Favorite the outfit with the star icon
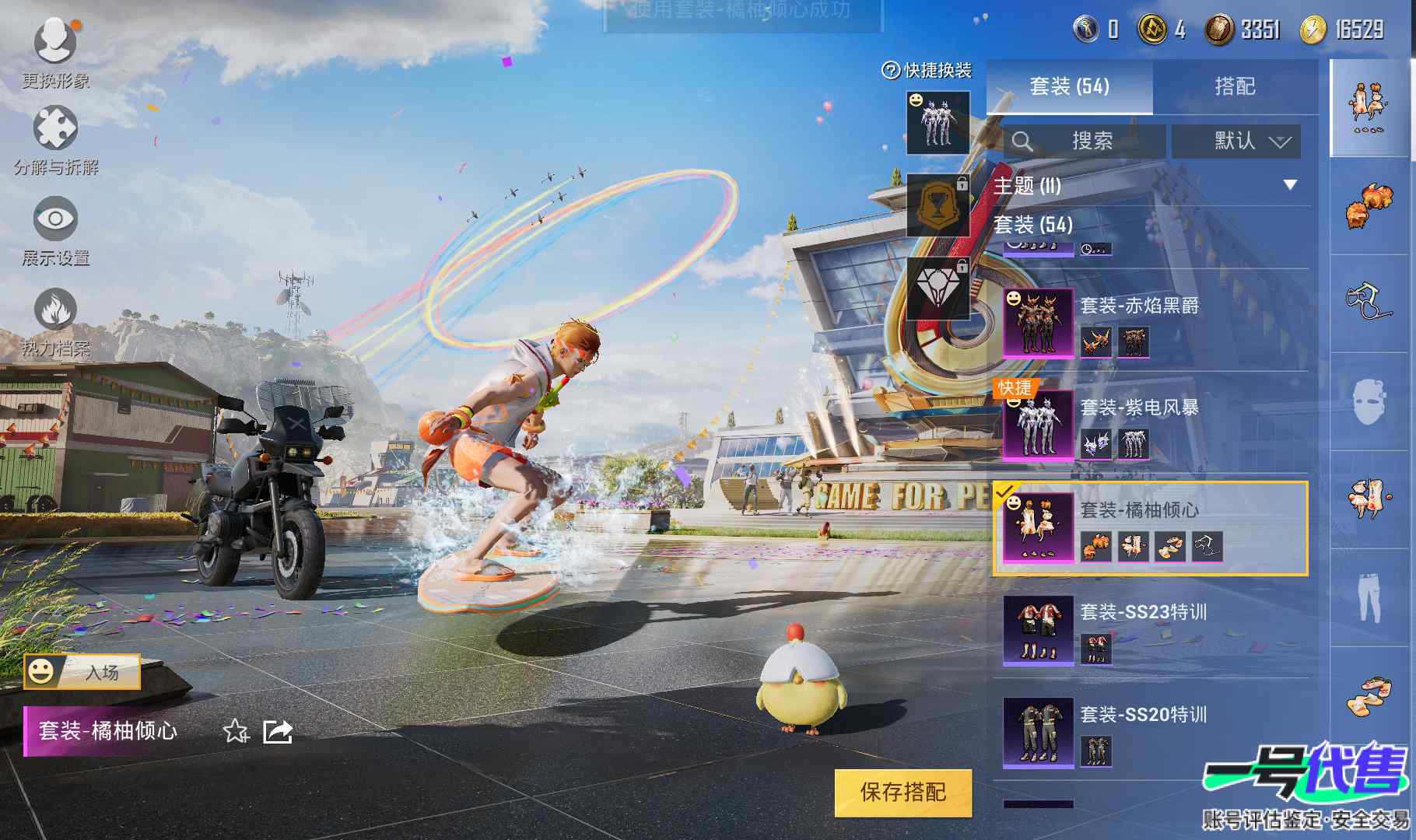 tap(235, 731)
